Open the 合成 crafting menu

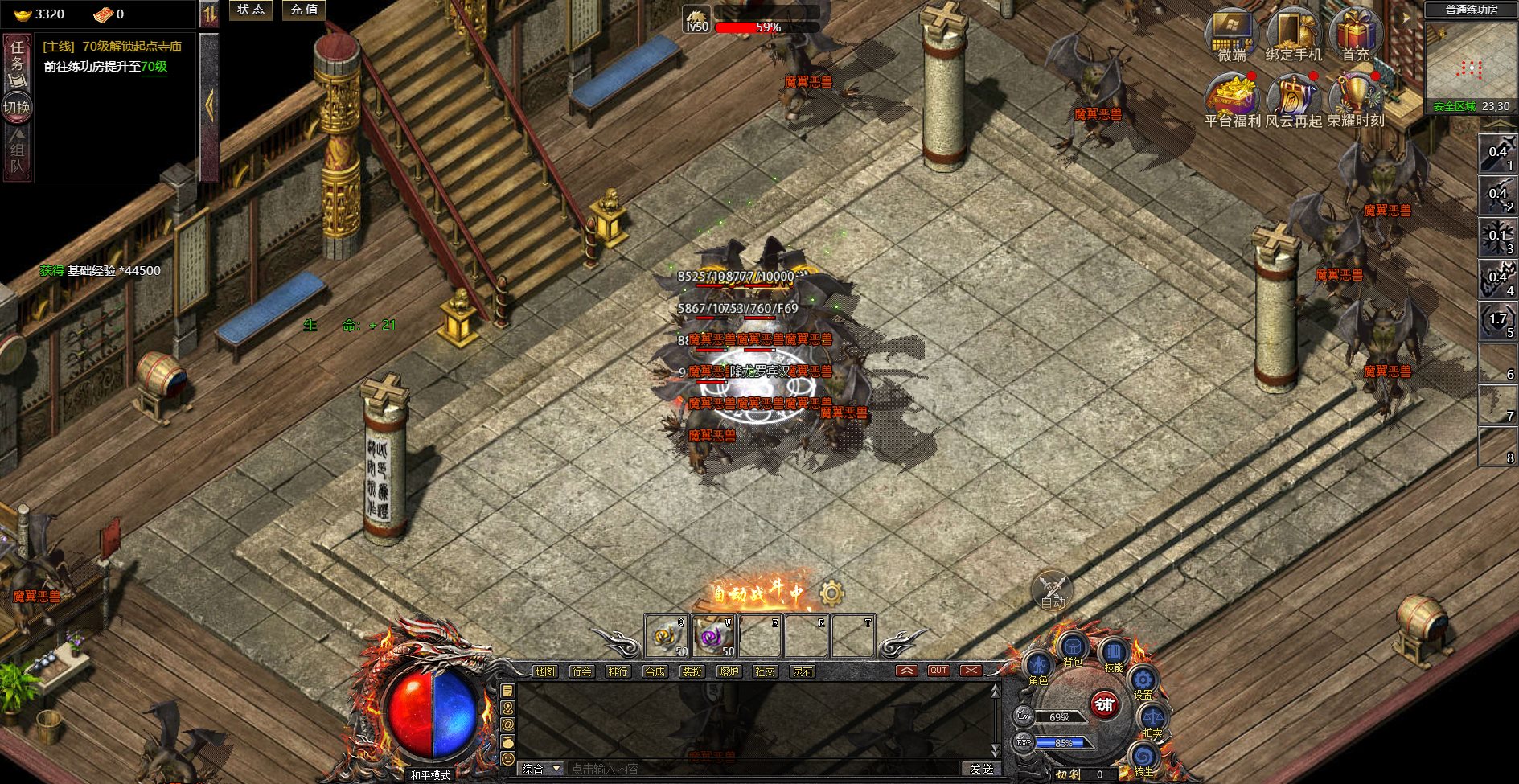655,671
